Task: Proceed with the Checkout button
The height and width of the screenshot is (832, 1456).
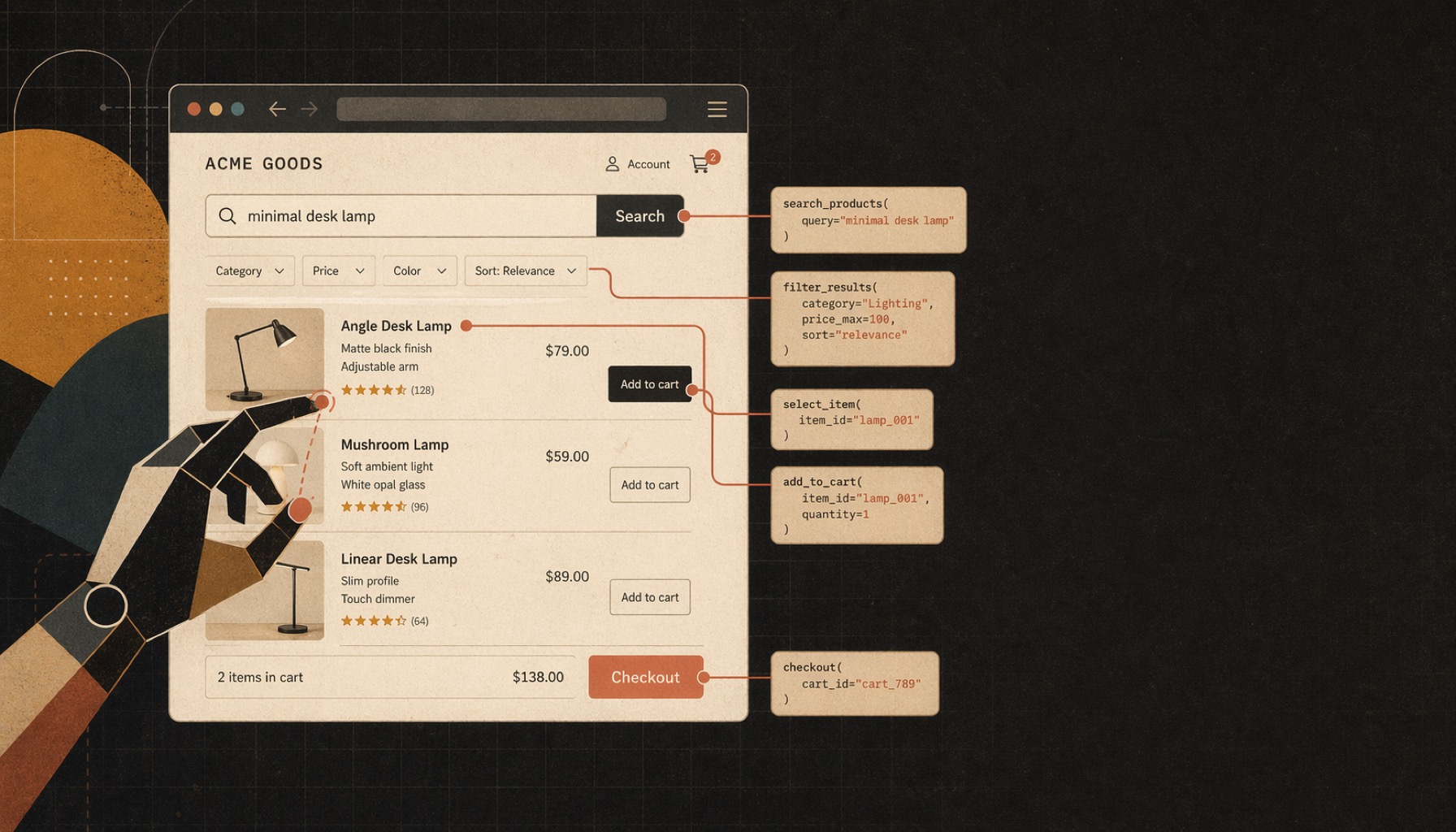Action: click(645, 677)
